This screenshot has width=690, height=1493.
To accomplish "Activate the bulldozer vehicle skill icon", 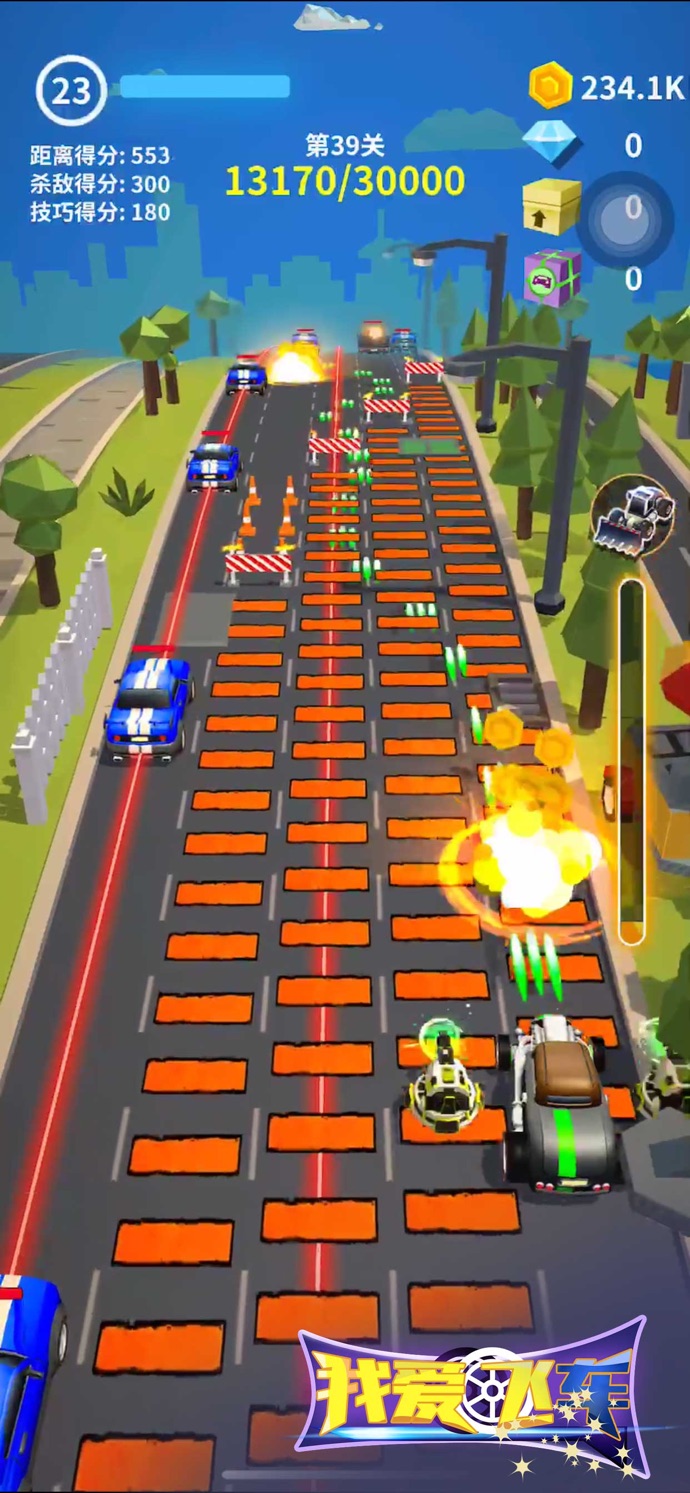I will (x=631, y=516).
